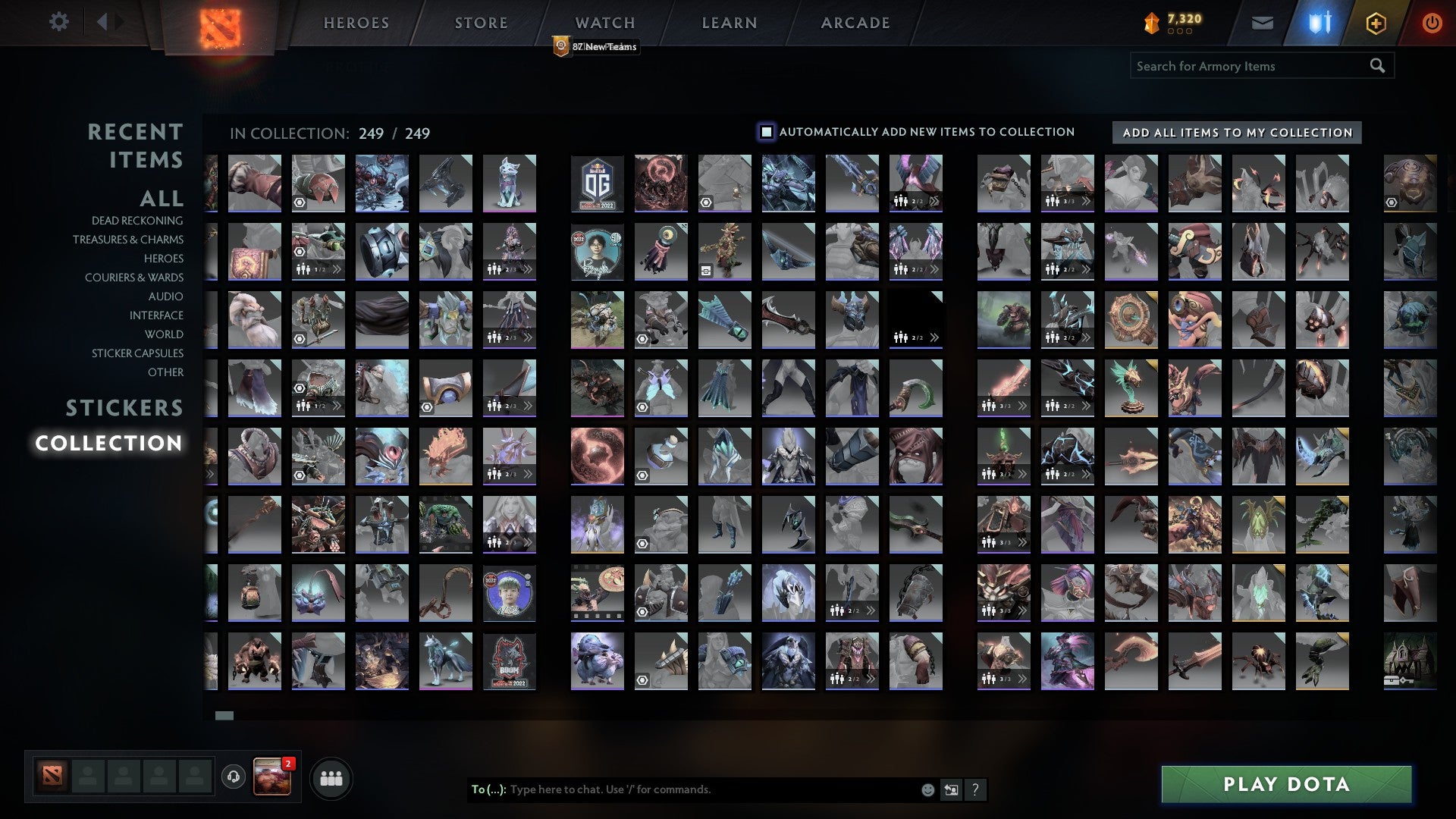Click the red power button icon

click(x=1432, y=22)
